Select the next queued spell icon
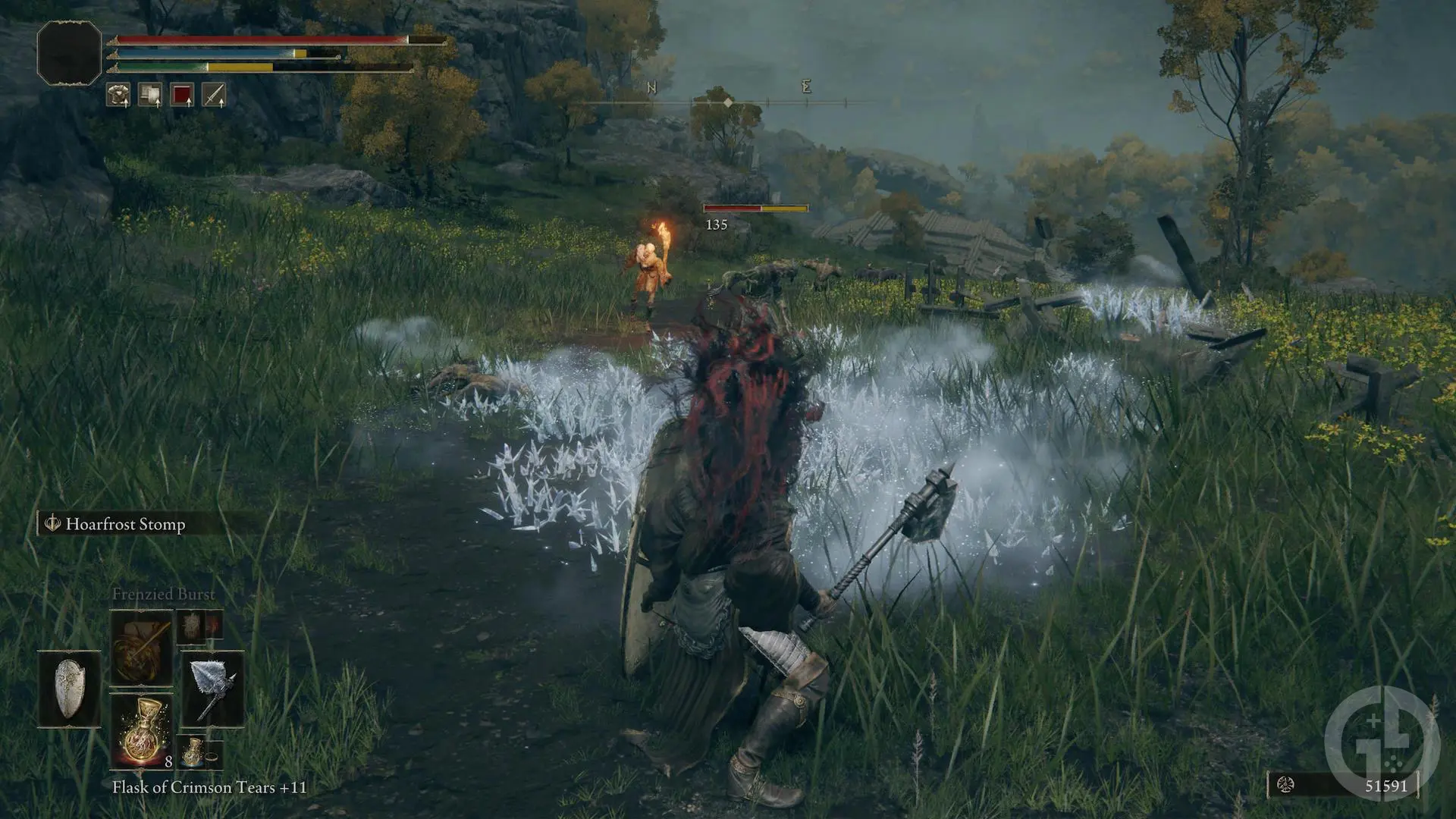 coord(199,627)
